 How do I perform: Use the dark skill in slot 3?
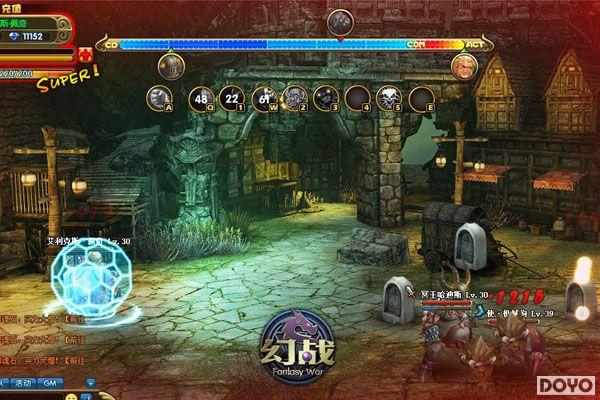click(325, 97)
